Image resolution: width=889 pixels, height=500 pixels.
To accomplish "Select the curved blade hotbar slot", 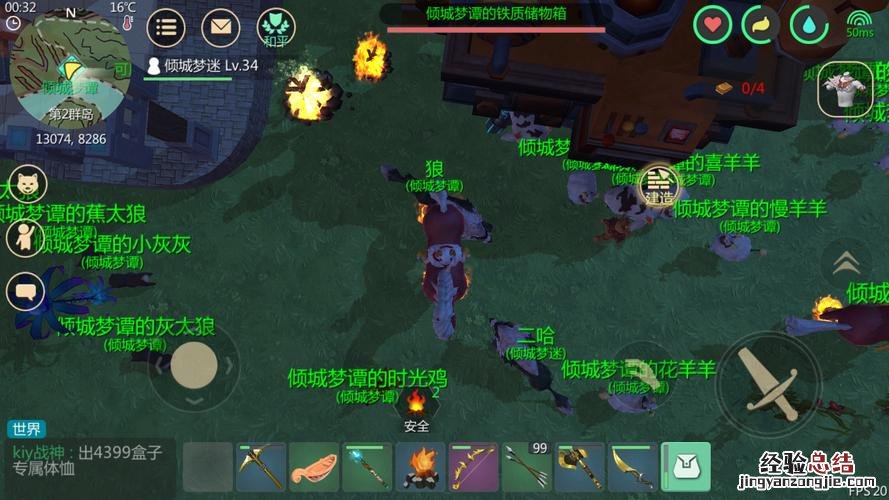I will click(633, 467).
